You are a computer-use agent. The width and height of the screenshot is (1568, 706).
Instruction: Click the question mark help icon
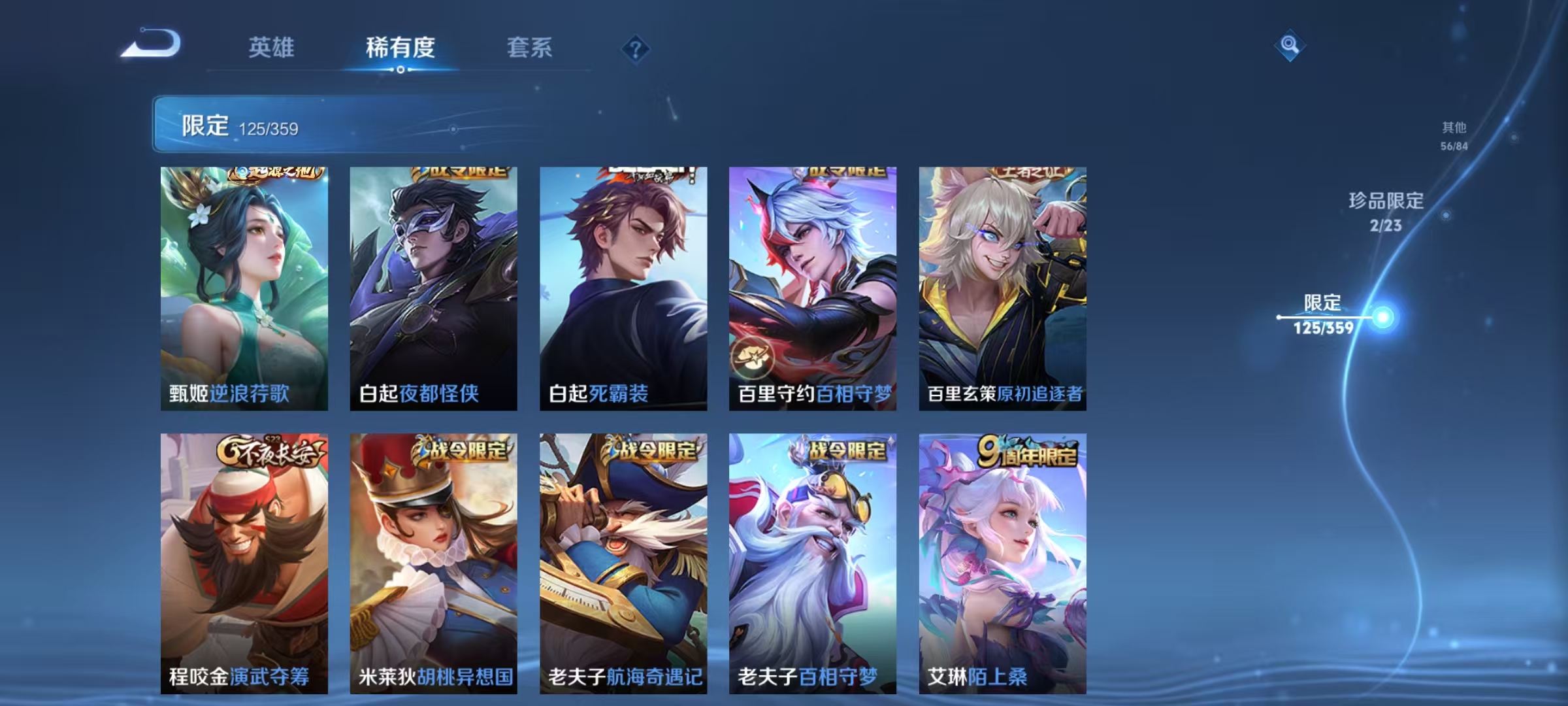pos(637,49)
